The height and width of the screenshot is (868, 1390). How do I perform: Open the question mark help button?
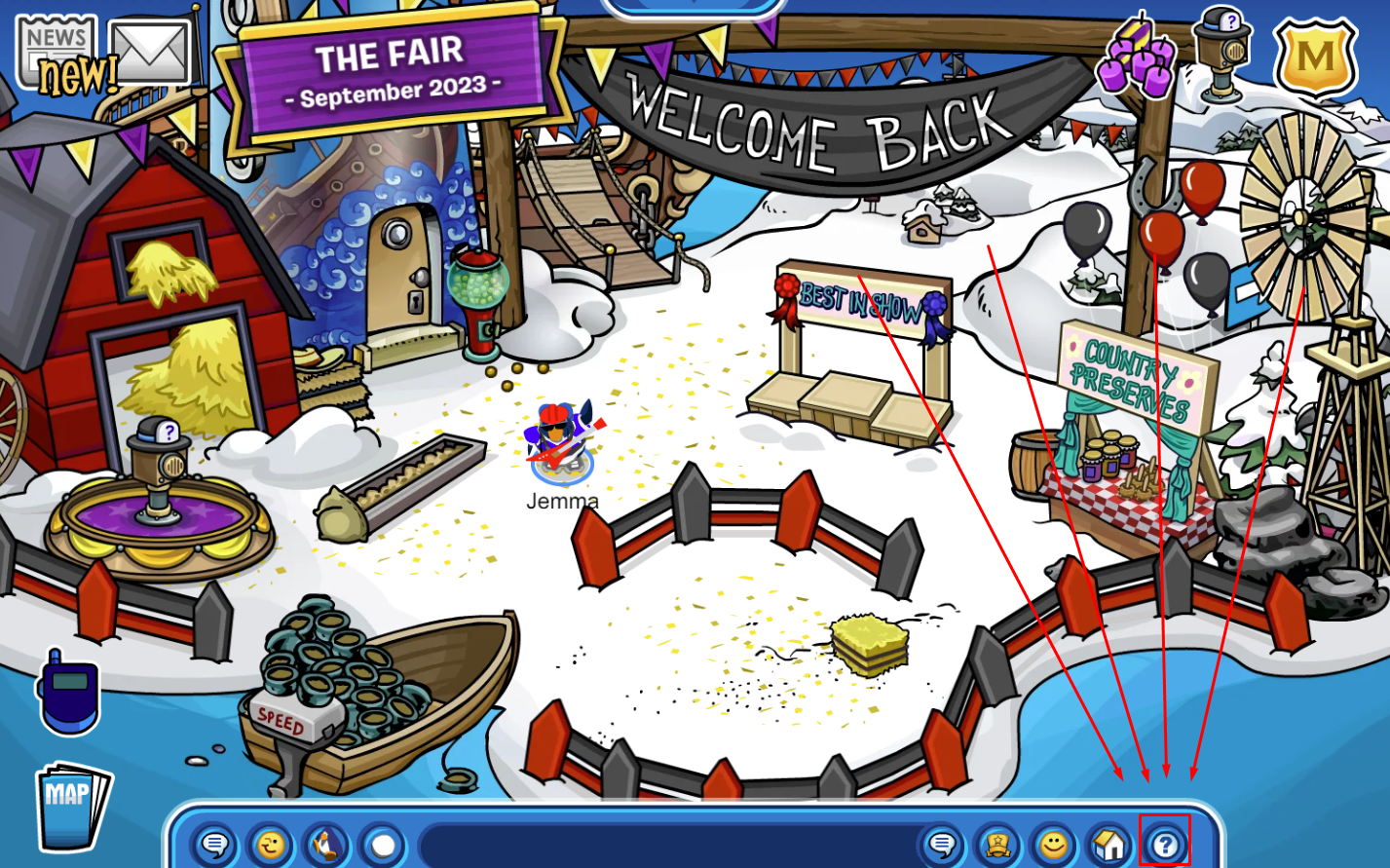pos(1165,845)
